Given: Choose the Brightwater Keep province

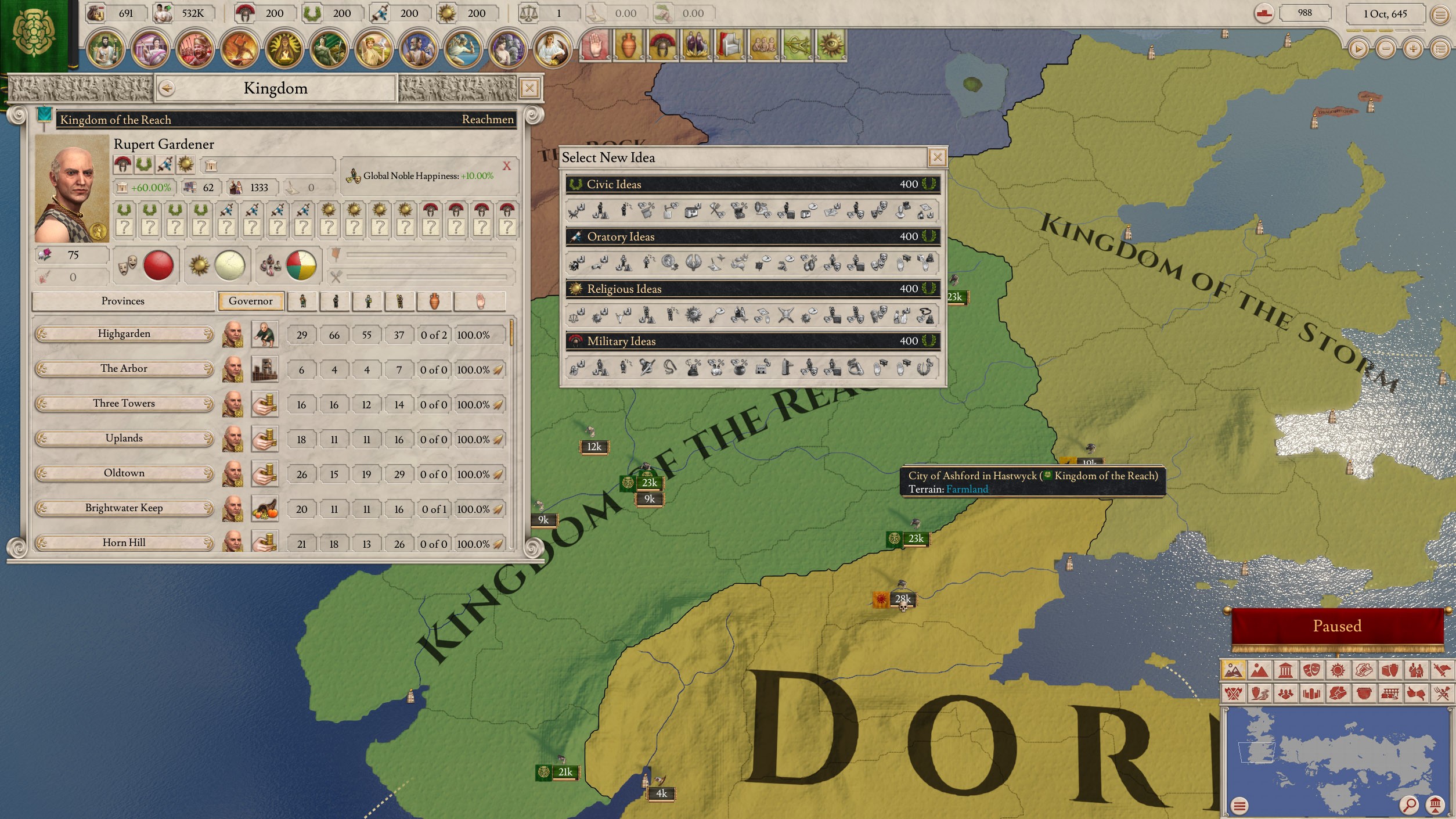Looking at the screenshot, I should point(124,508).
